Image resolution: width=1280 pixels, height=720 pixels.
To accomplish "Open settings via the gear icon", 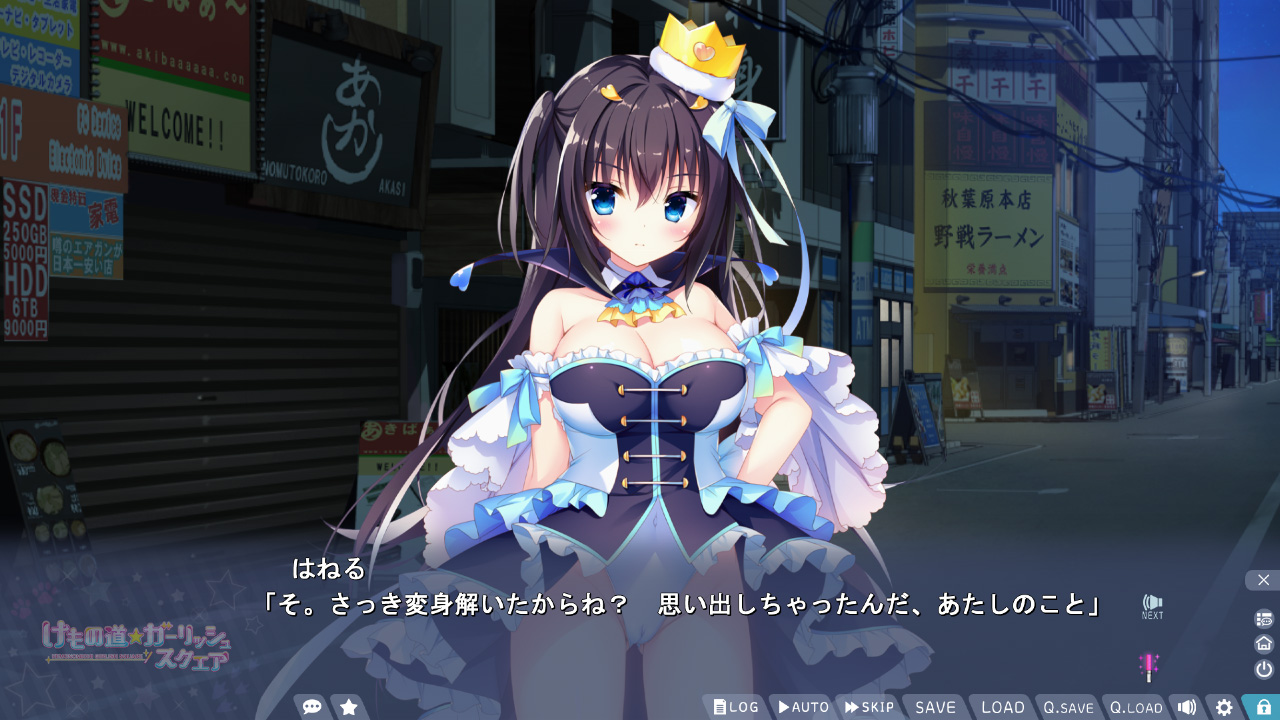I will 1224,707.
